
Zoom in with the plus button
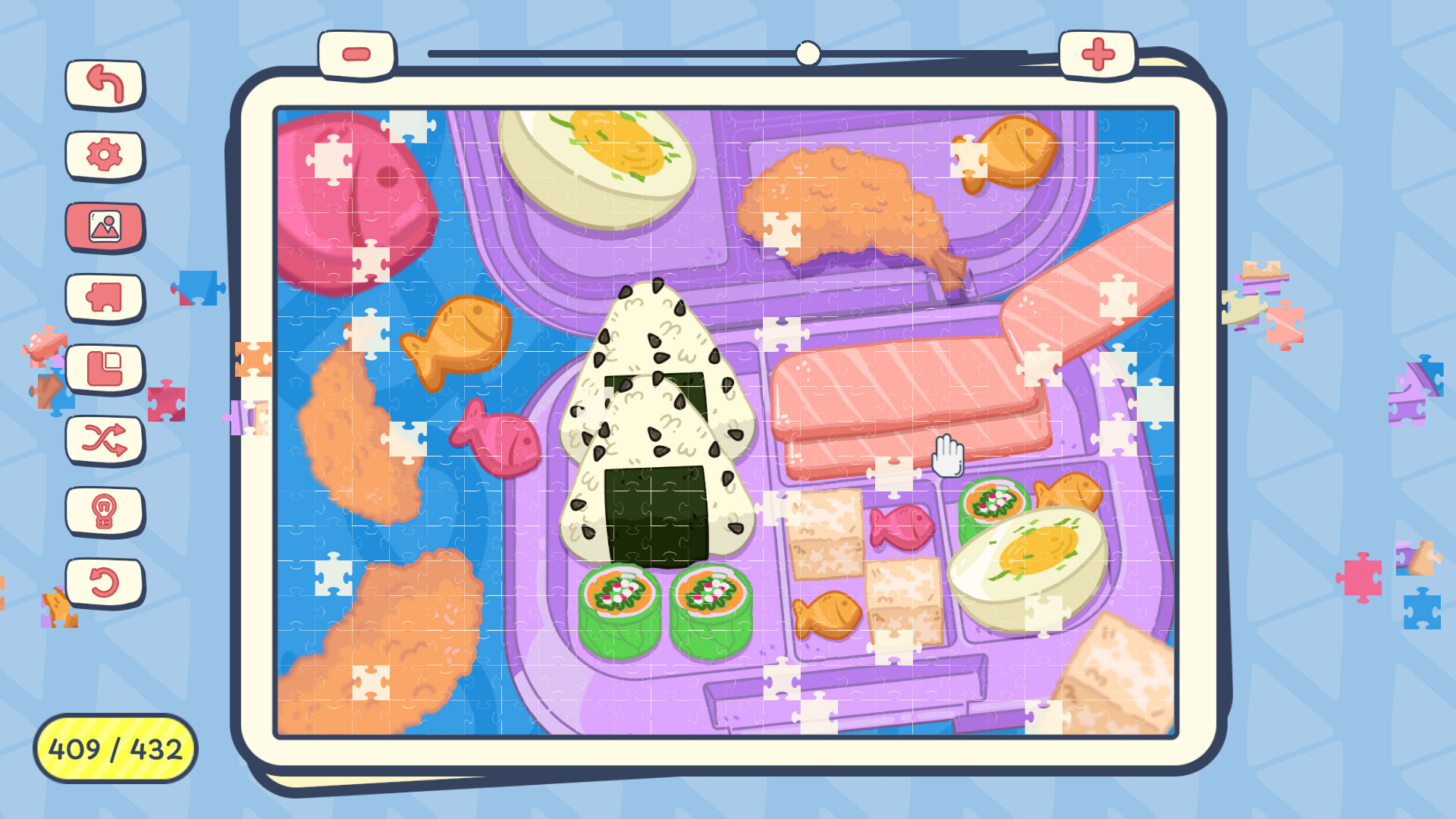(1097, 53)
